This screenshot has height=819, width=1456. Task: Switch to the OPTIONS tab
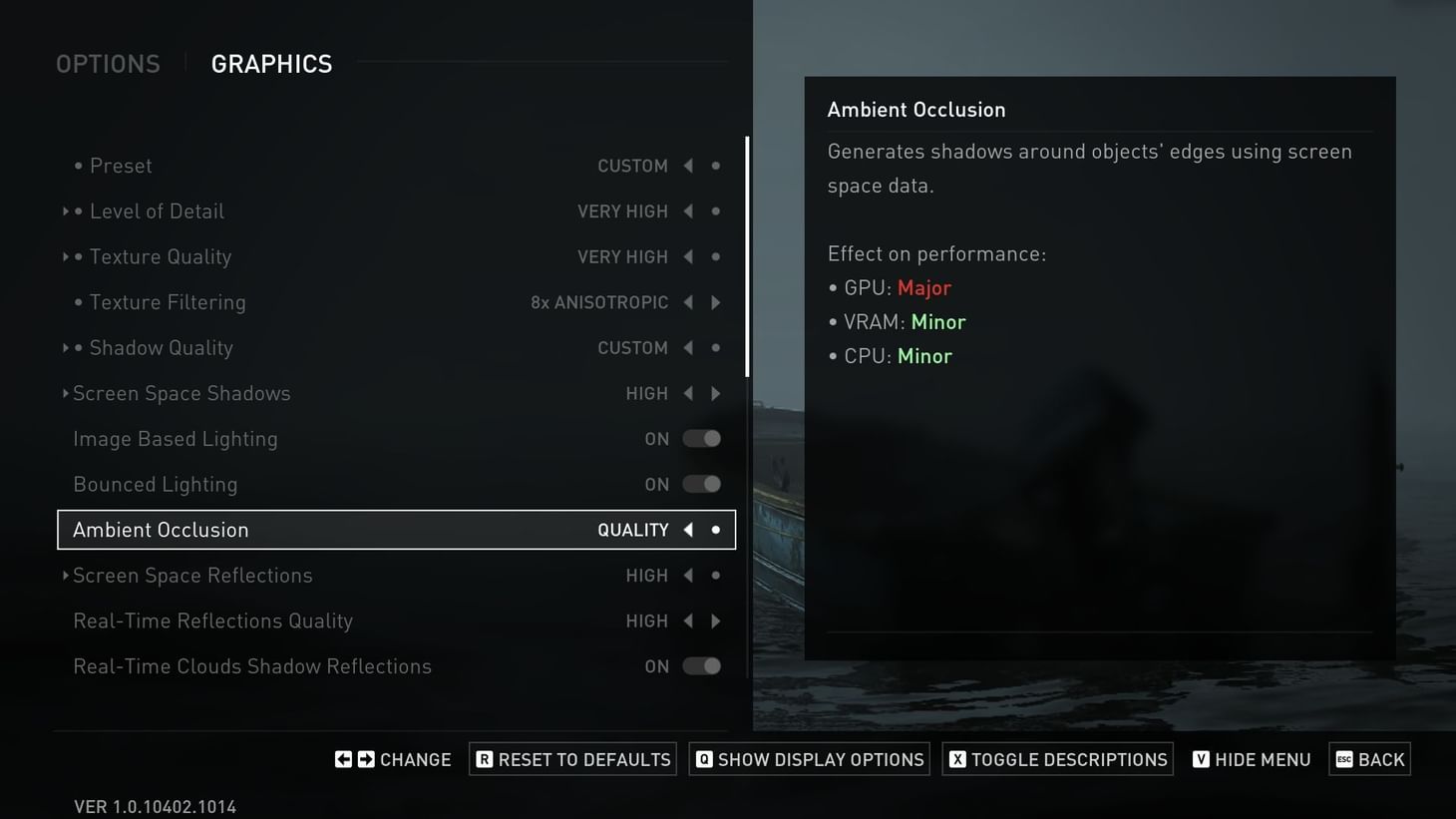point(108,63)
